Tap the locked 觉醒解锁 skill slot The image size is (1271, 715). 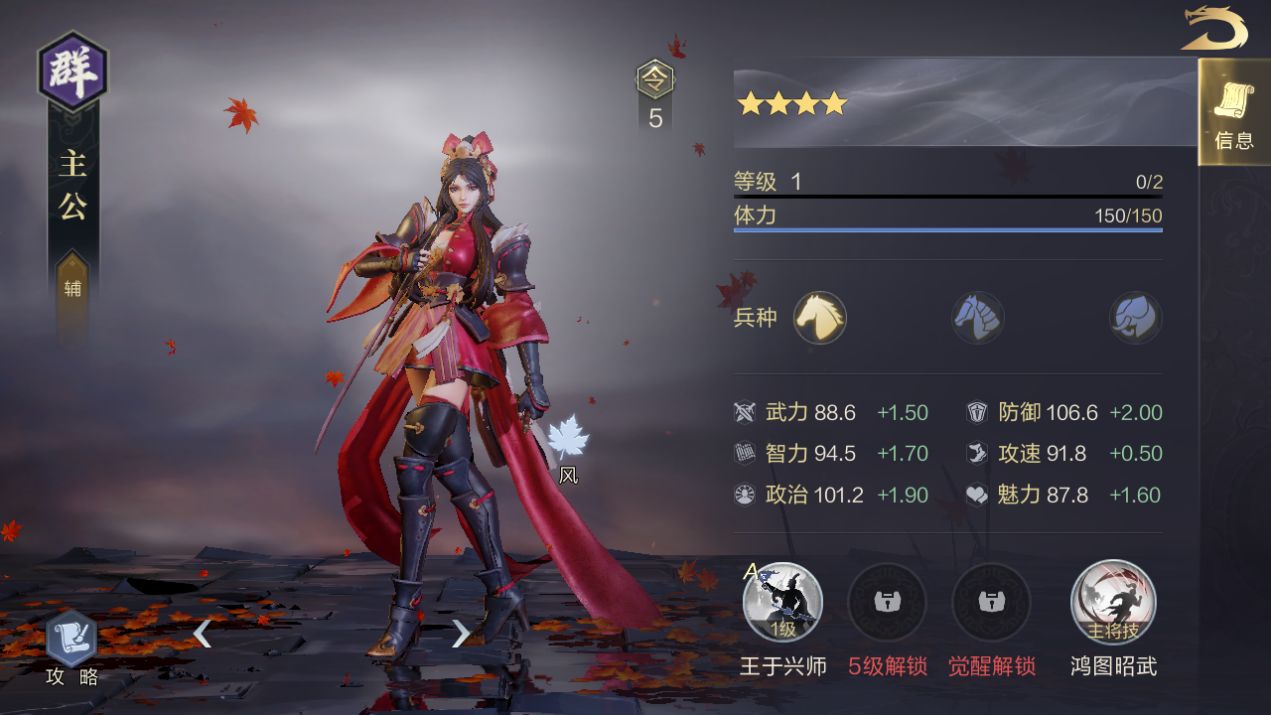pos(991,602)
